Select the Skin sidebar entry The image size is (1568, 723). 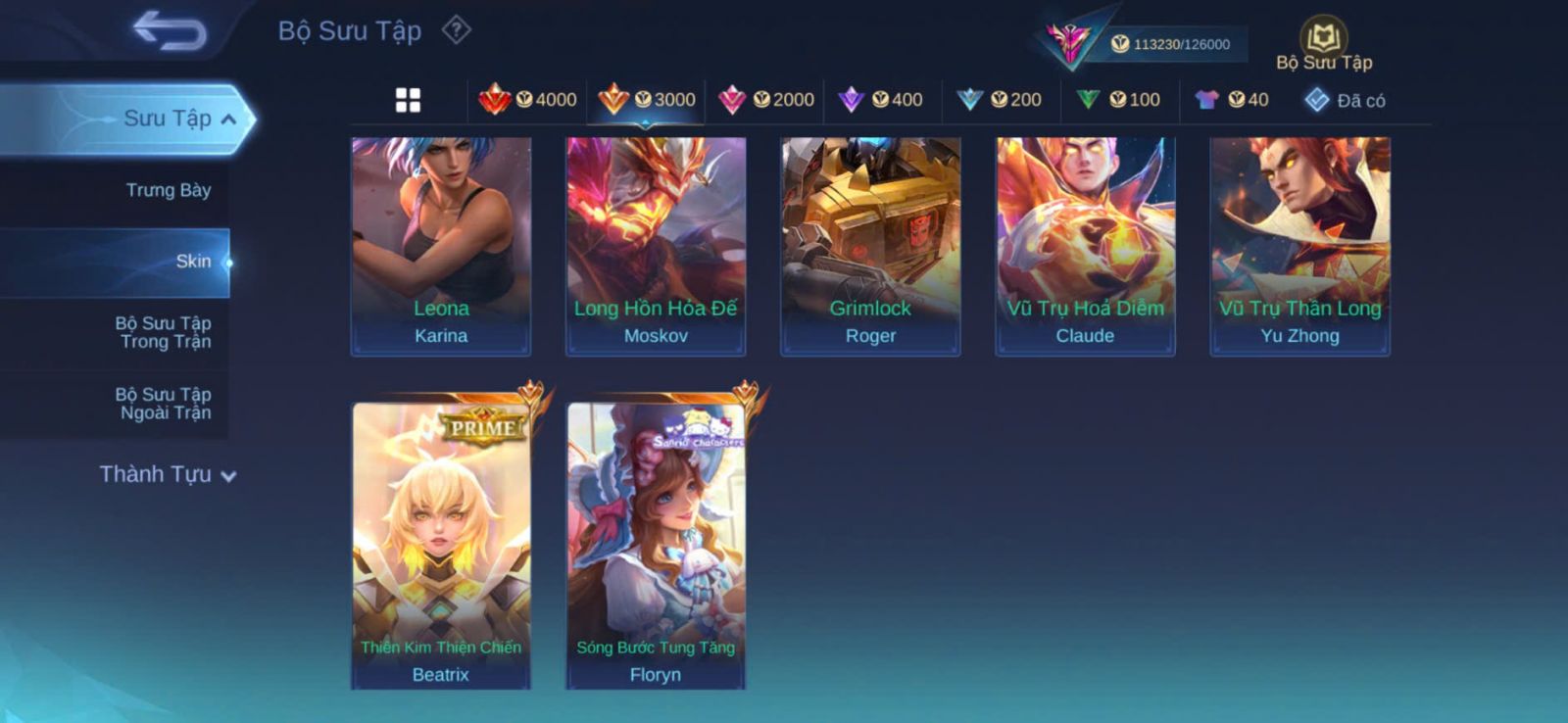[x=193, y=262]
